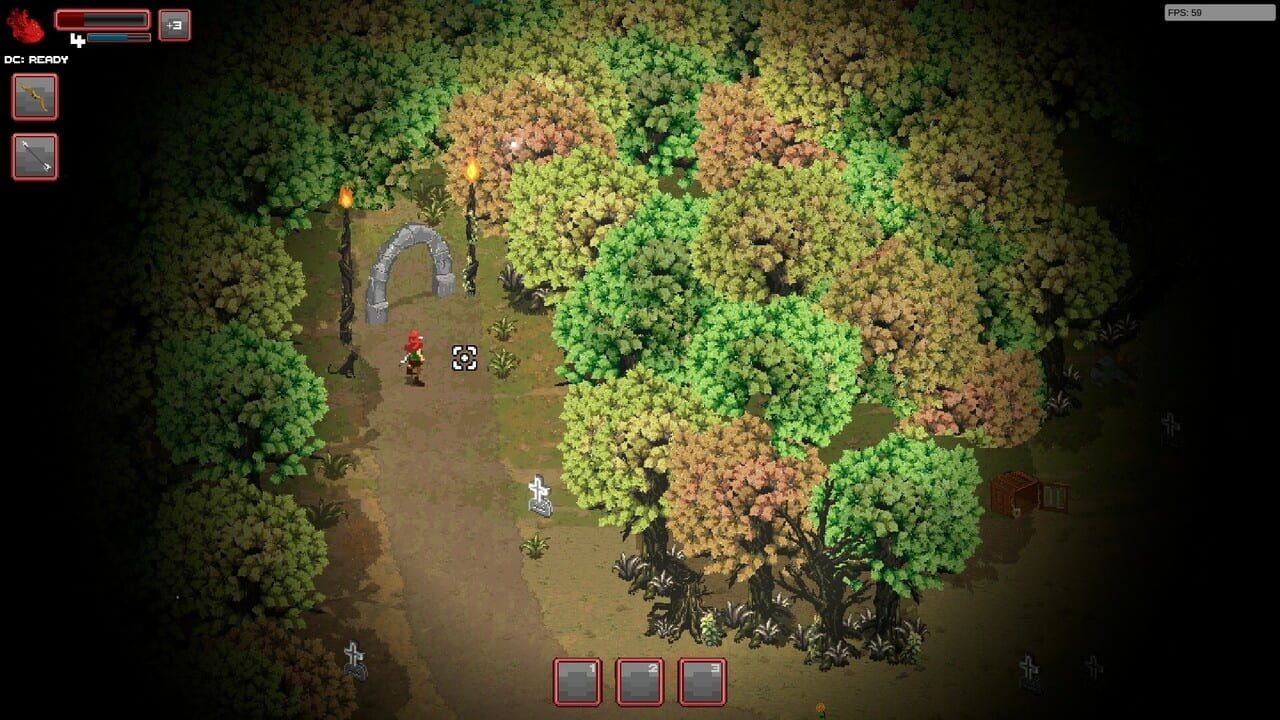Screen dimensions: 1280x720
Task: Click the right torch near the trees
Action: pos(471,170)
